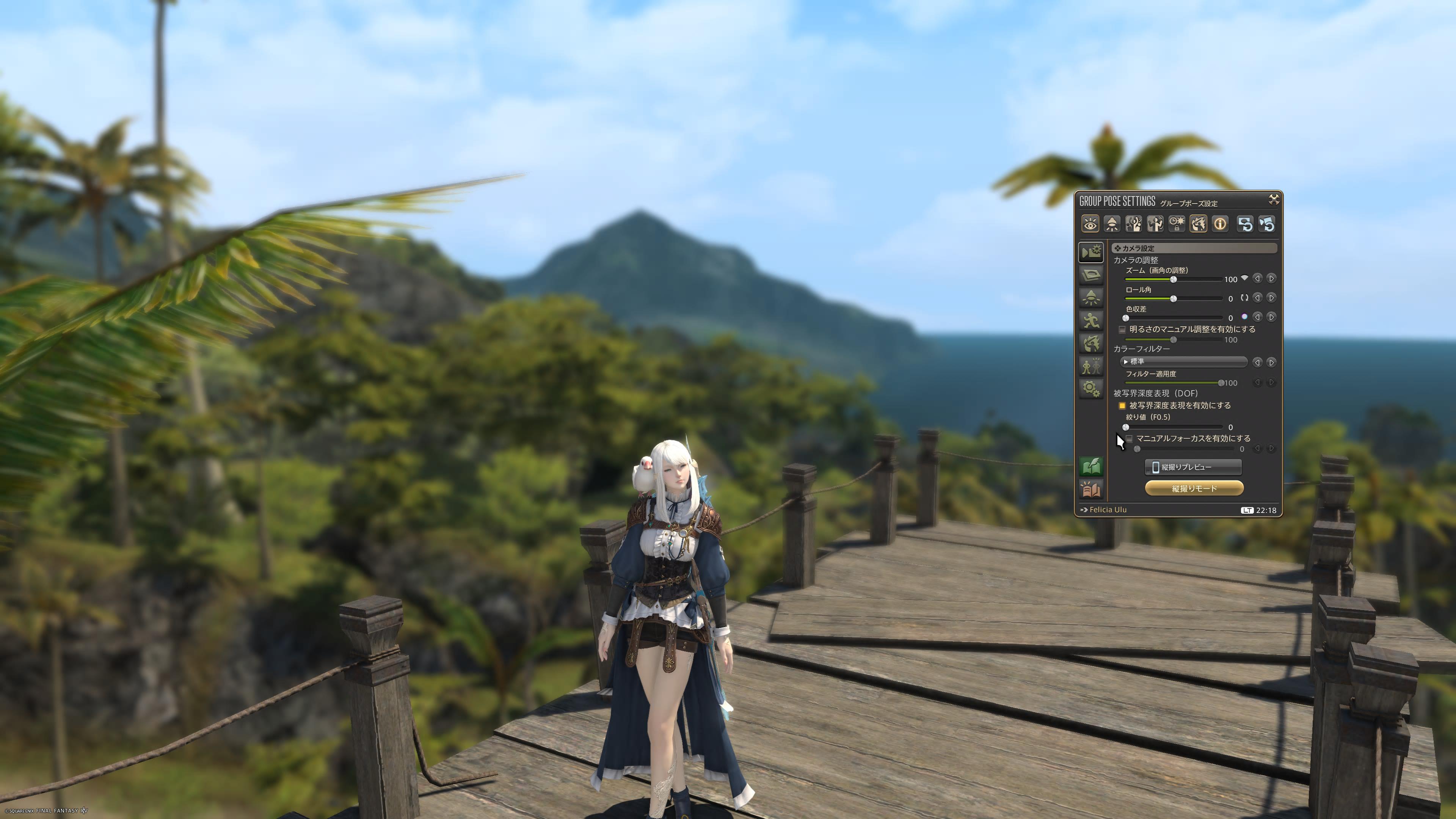Decrease roll angle with the left arrow
The width and height of the screenshot is (1456, 819).
(x=1257, y=298)
